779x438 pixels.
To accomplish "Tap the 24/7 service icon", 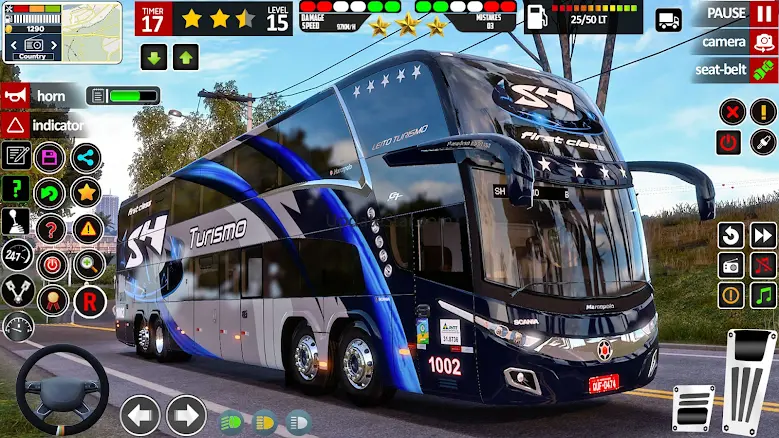I will [16, 254].
